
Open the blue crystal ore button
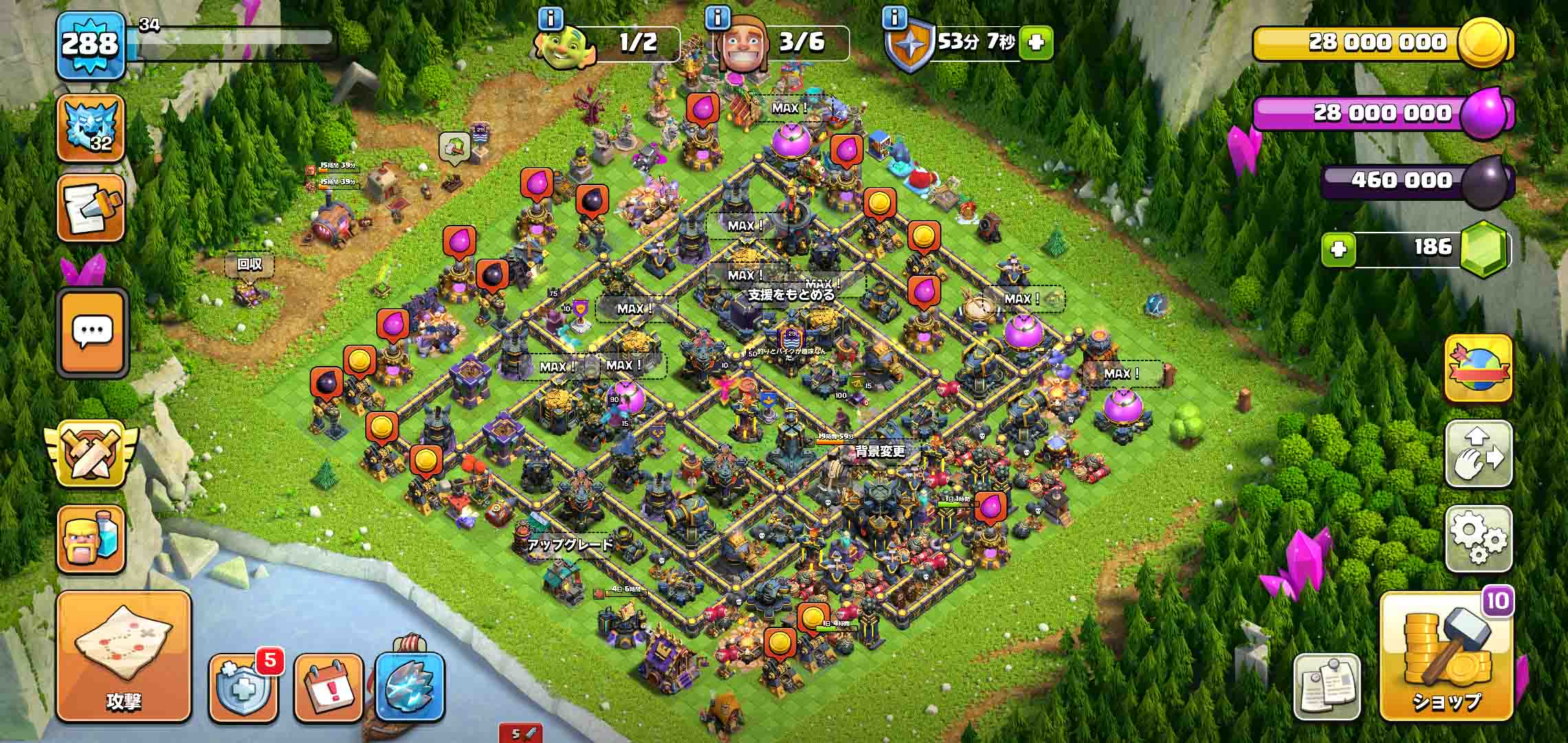point(411,687)
